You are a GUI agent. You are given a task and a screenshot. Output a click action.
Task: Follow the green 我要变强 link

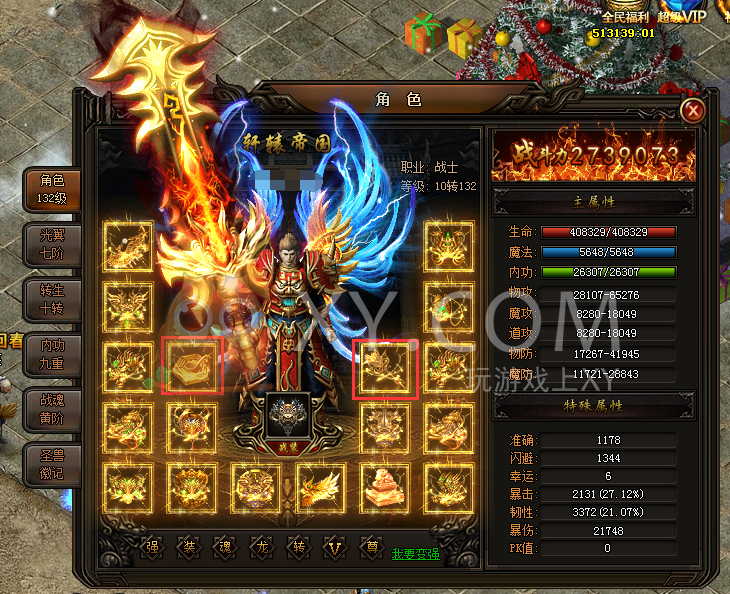click(415, 553)
